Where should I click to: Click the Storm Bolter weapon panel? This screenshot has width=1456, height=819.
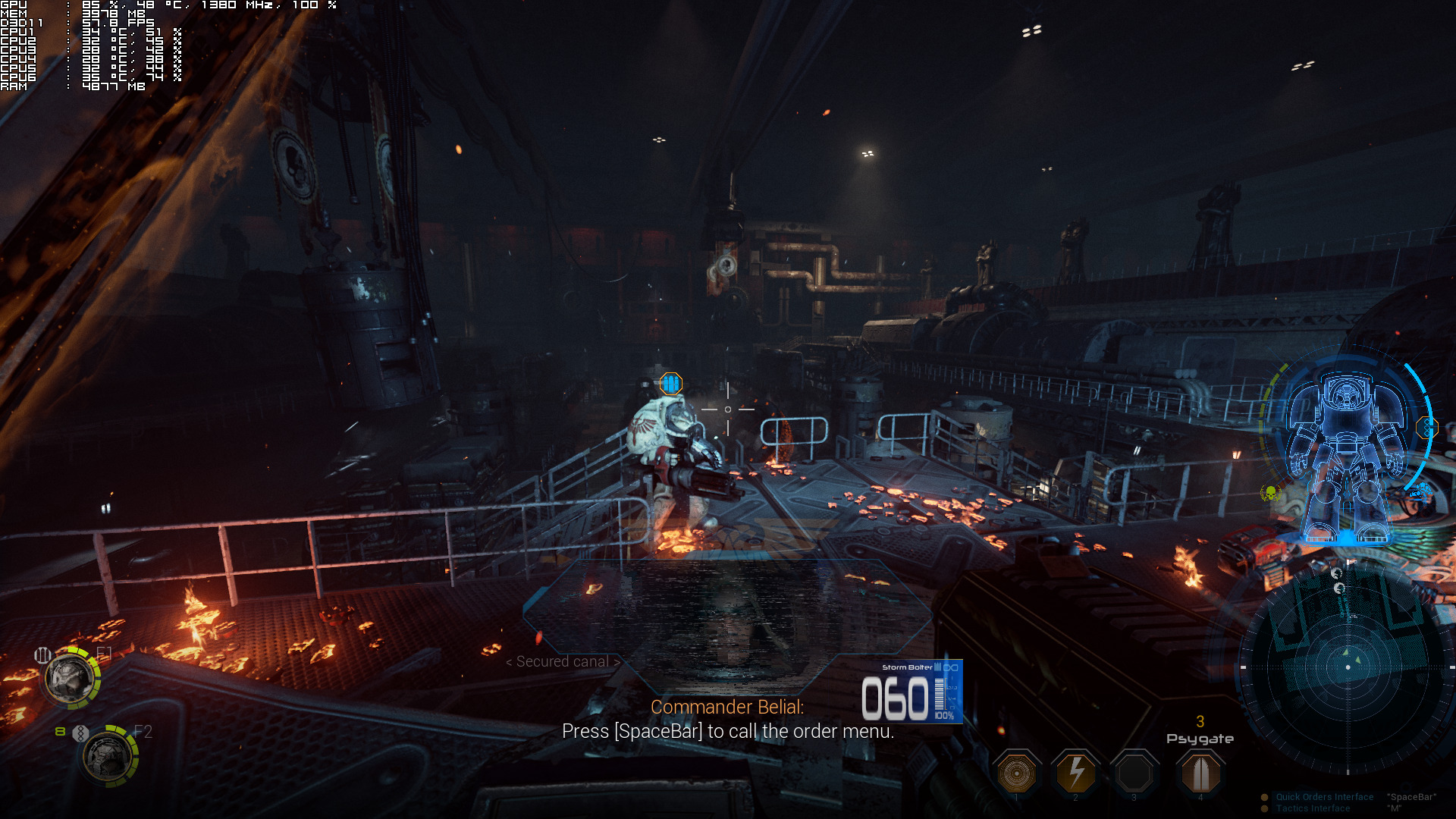(x=912, y=692)
